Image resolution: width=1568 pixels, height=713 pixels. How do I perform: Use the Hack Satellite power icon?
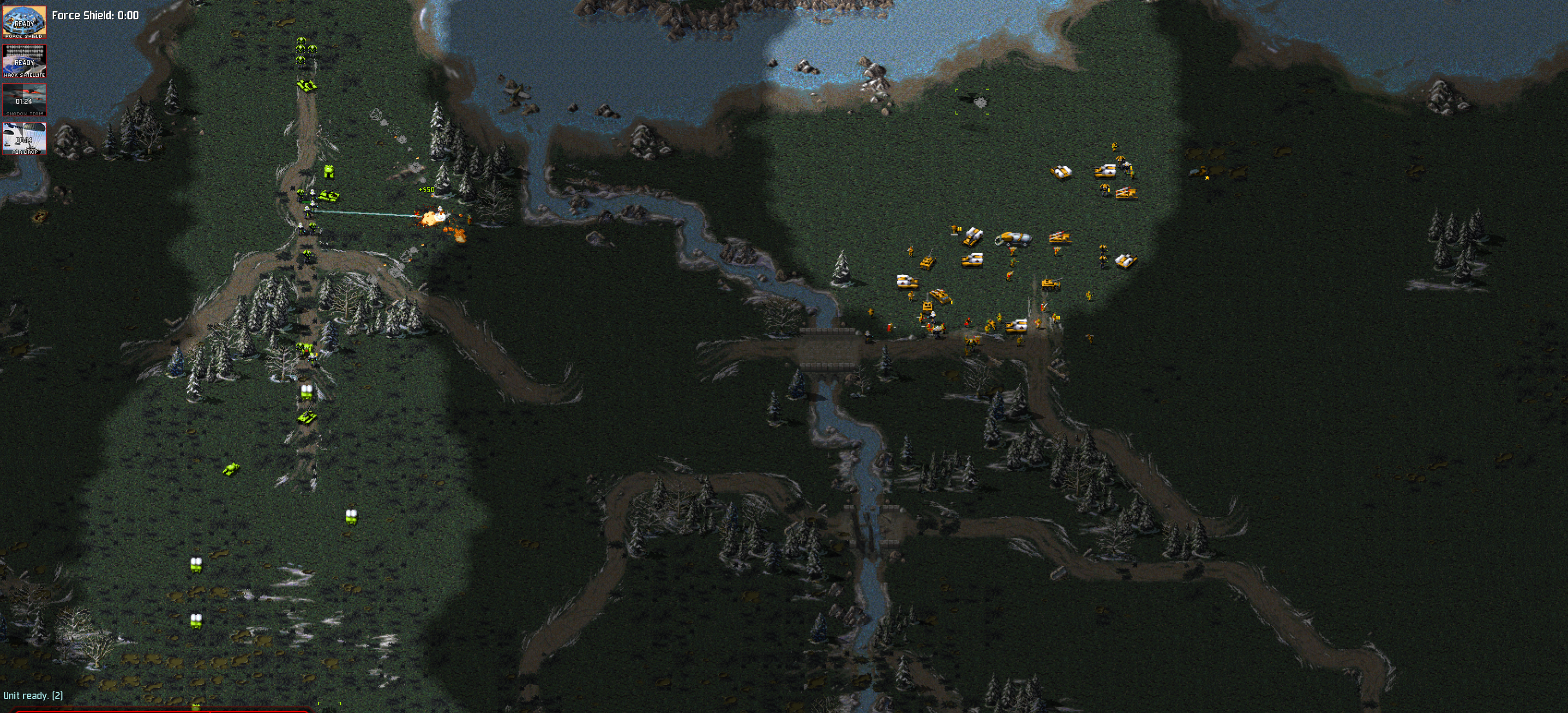tap(24, 61)
